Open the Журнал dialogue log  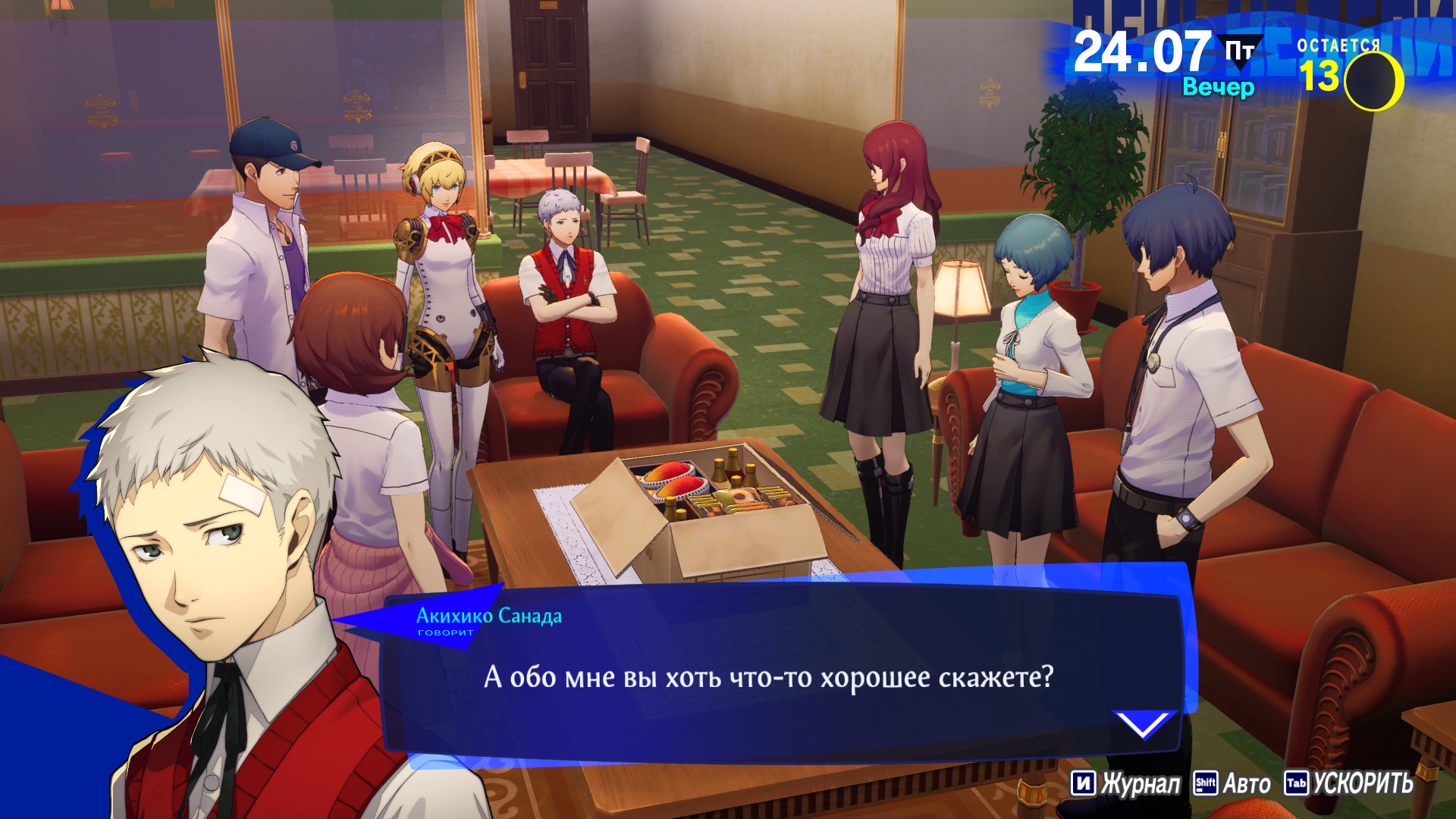[x=1127, y=783]
